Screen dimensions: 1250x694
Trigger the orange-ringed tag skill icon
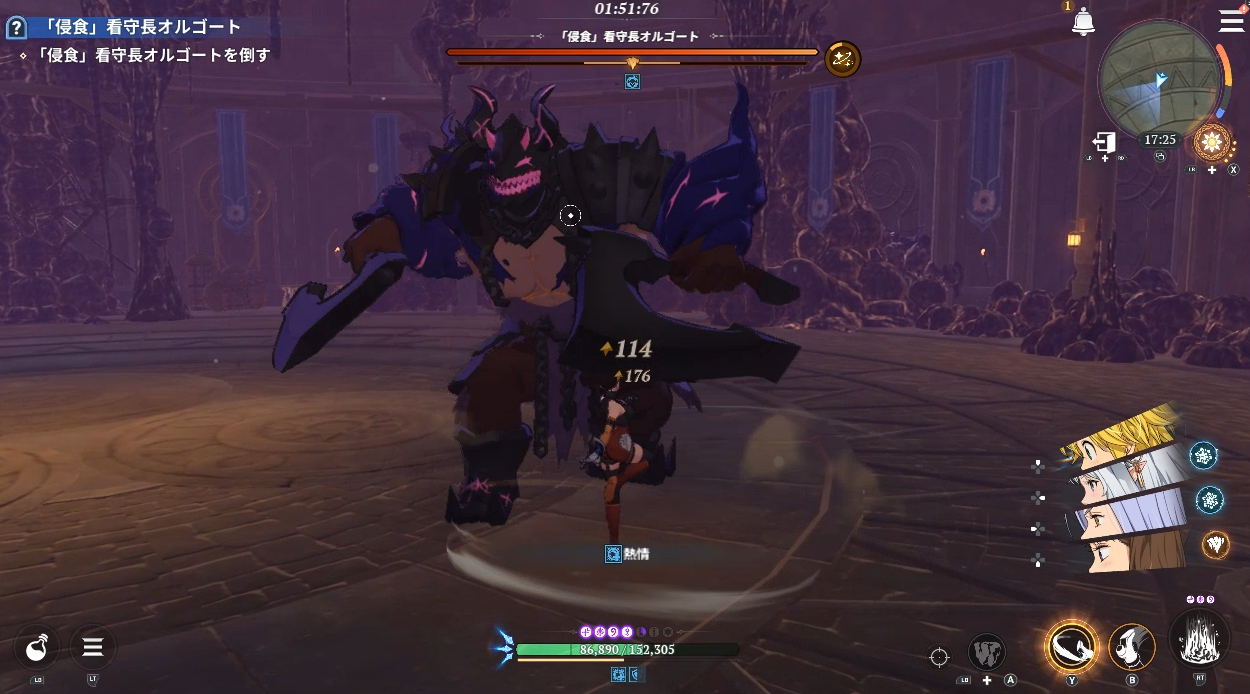[x=1215, y=543]
